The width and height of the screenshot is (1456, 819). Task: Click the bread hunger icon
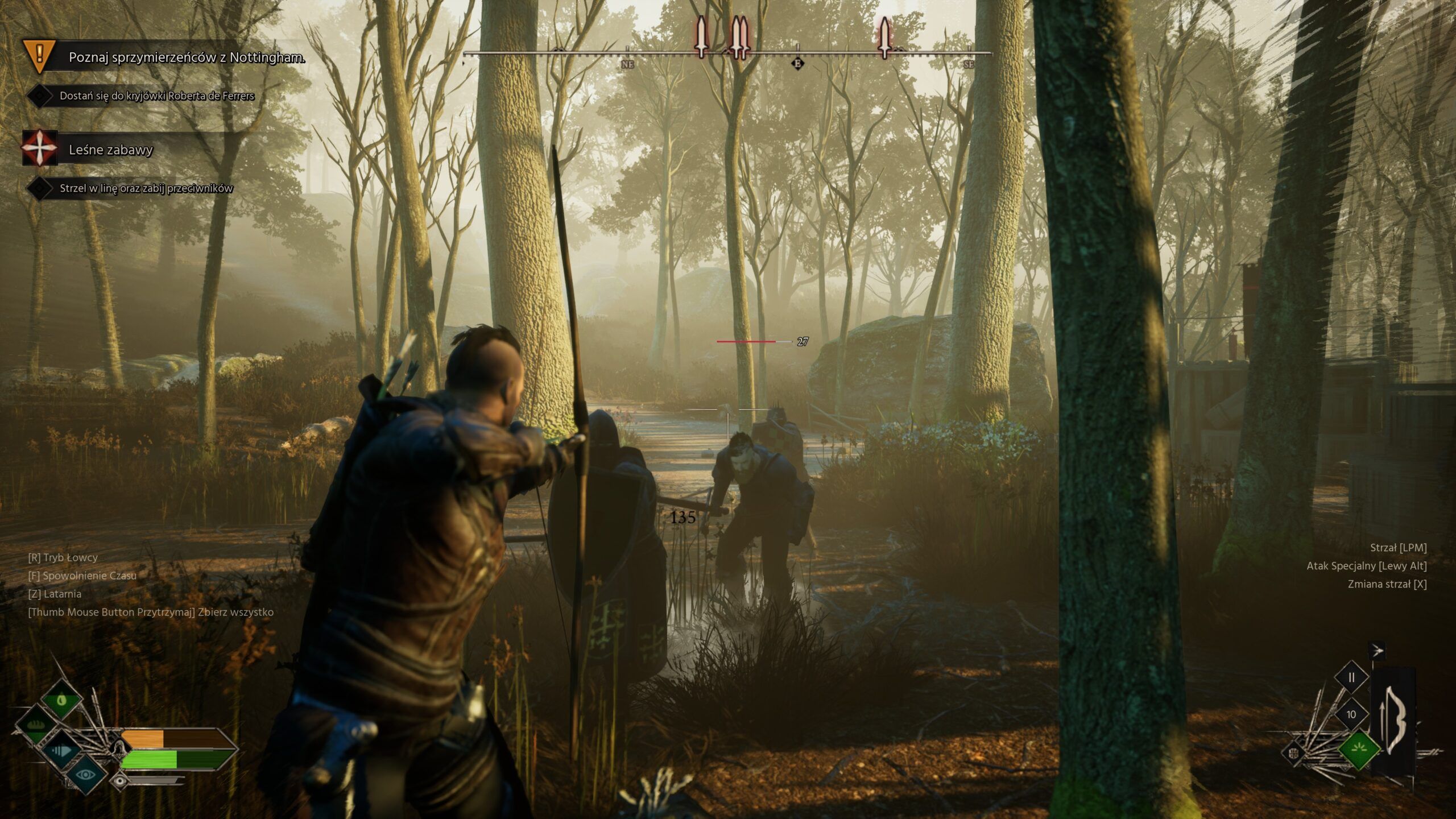pyautogui.click(x=36, y=725)
